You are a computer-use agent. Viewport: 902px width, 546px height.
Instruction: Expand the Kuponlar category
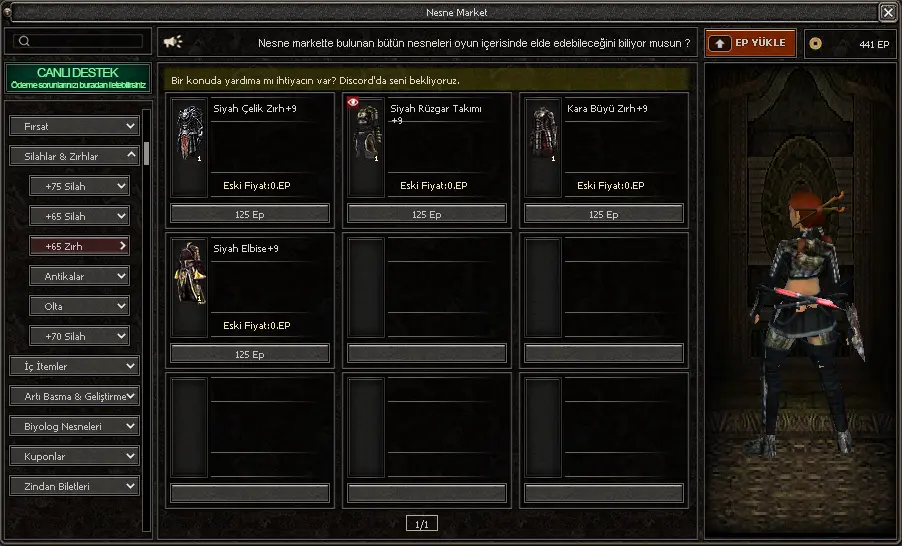74,456
